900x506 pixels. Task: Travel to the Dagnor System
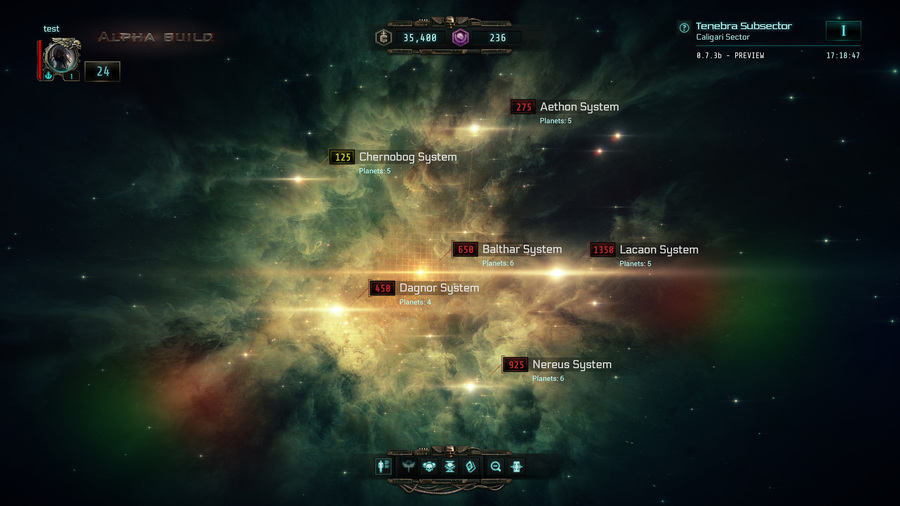point(438,288)
